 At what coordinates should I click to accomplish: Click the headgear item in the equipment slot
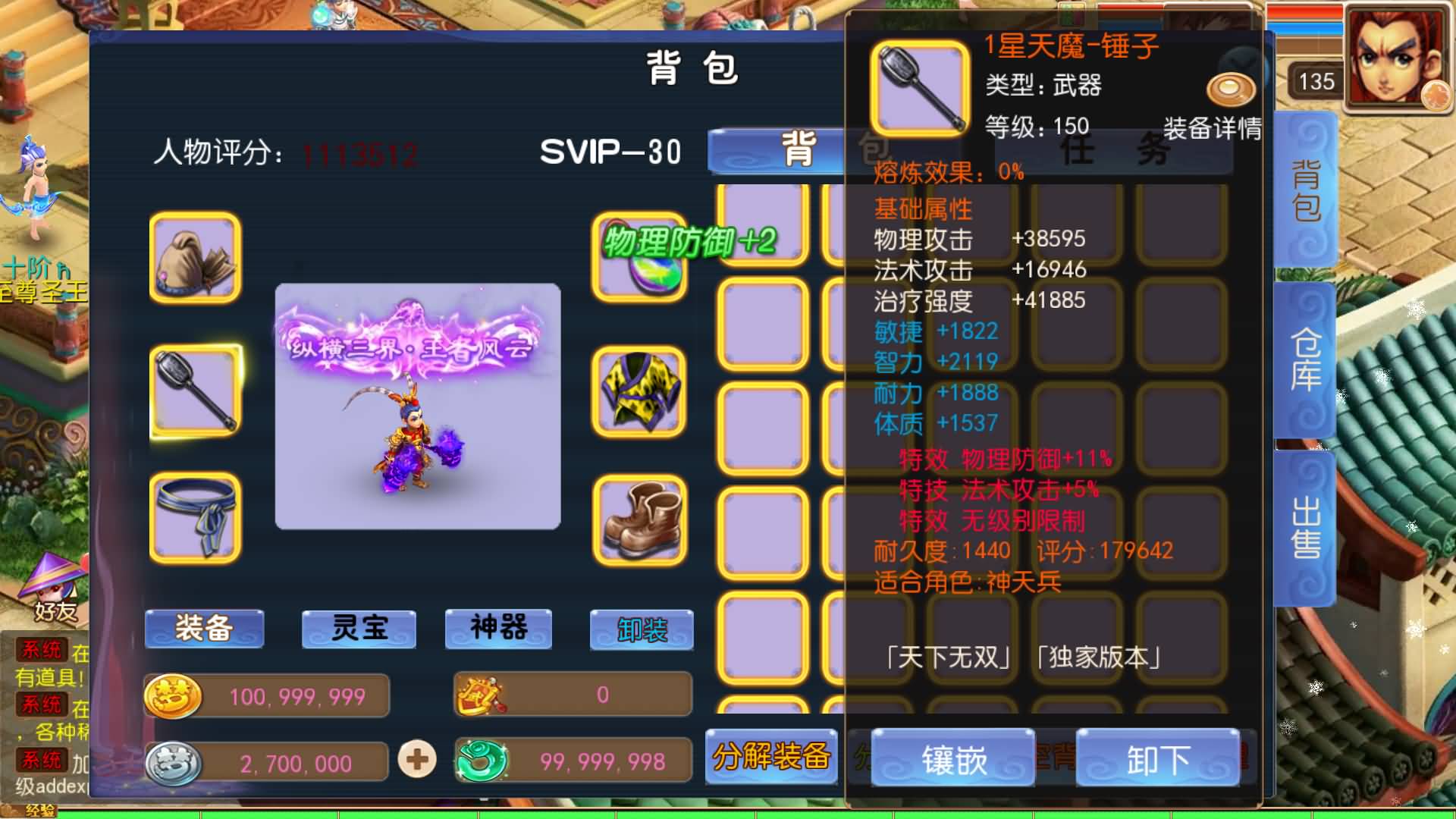tap(196, 260)
